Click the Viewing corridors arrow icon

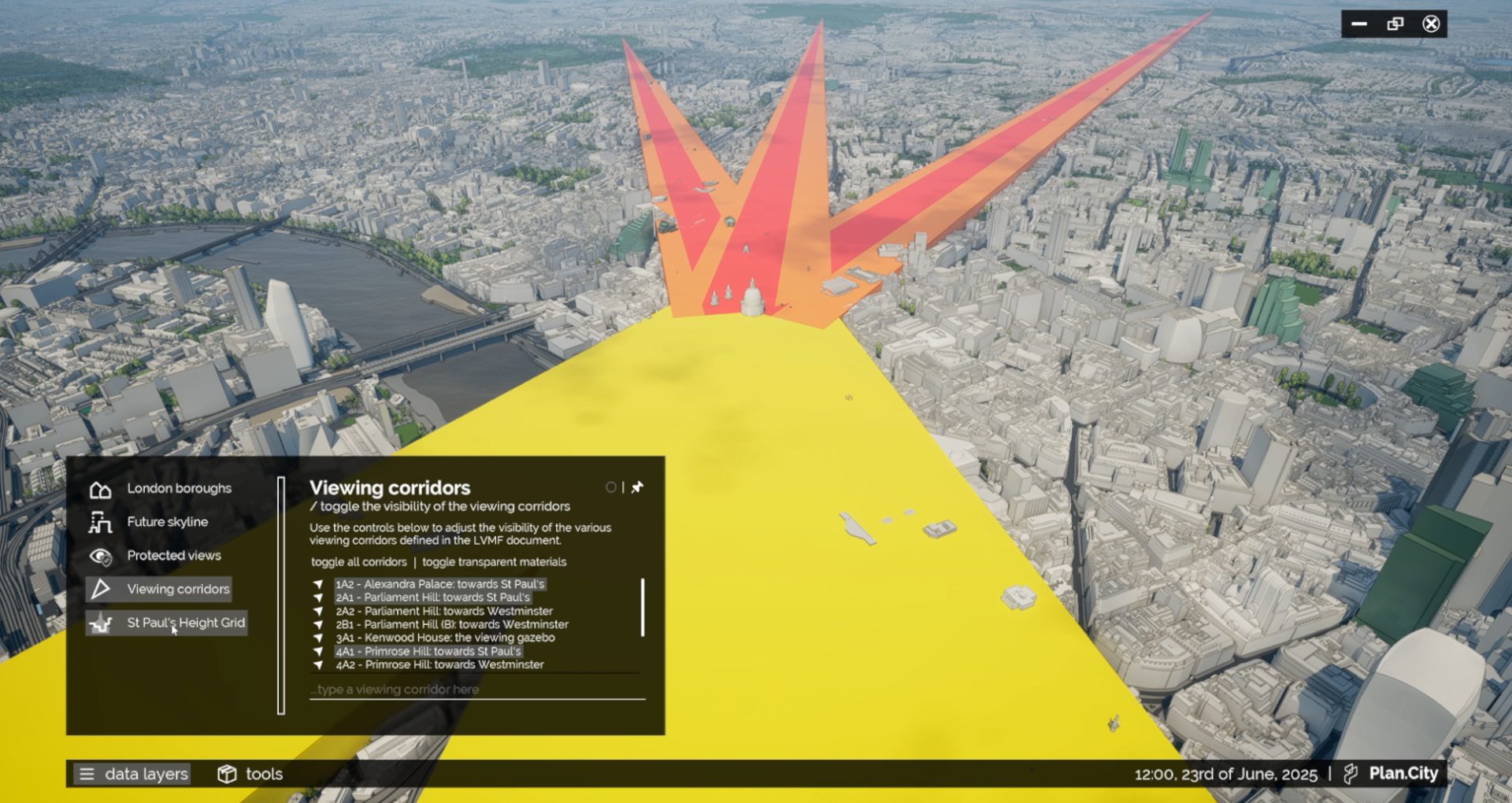click(101, 589)
